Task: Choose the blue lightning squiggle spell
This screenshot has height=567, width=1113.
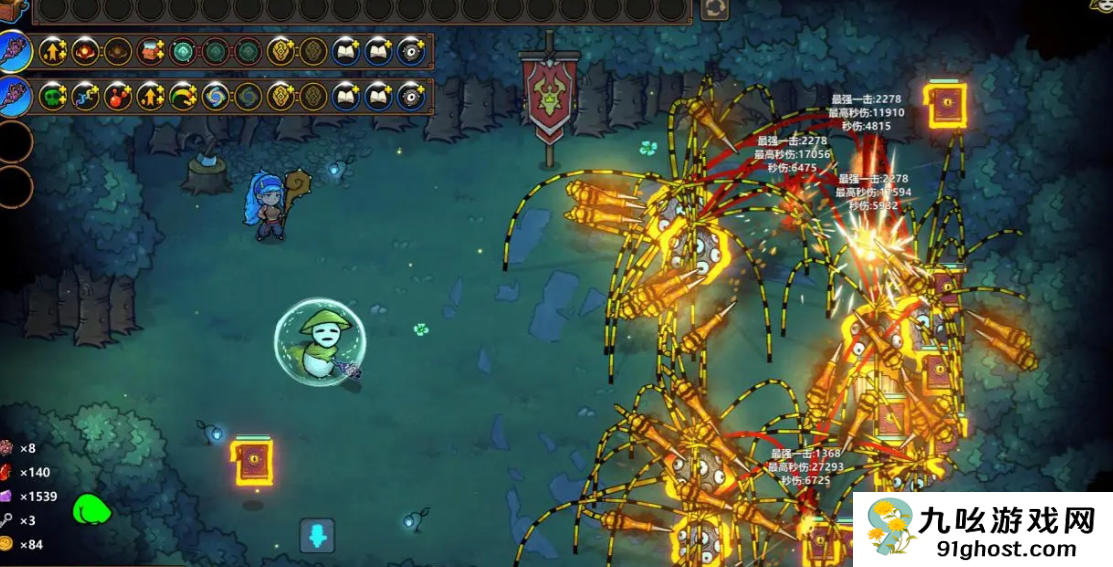Action: click(86, 96)
